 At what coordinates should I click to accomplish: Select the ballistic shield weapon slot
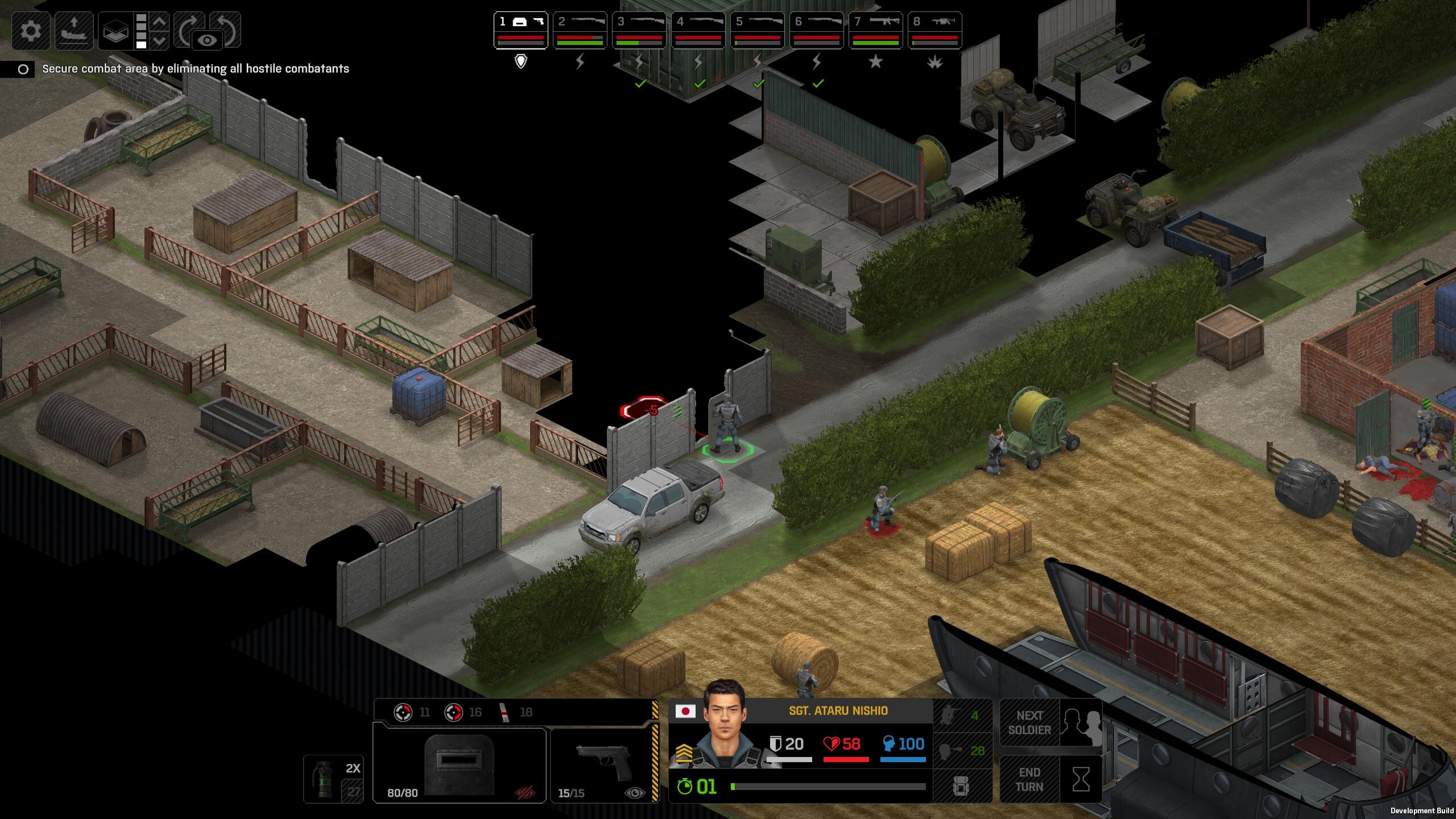460,765
